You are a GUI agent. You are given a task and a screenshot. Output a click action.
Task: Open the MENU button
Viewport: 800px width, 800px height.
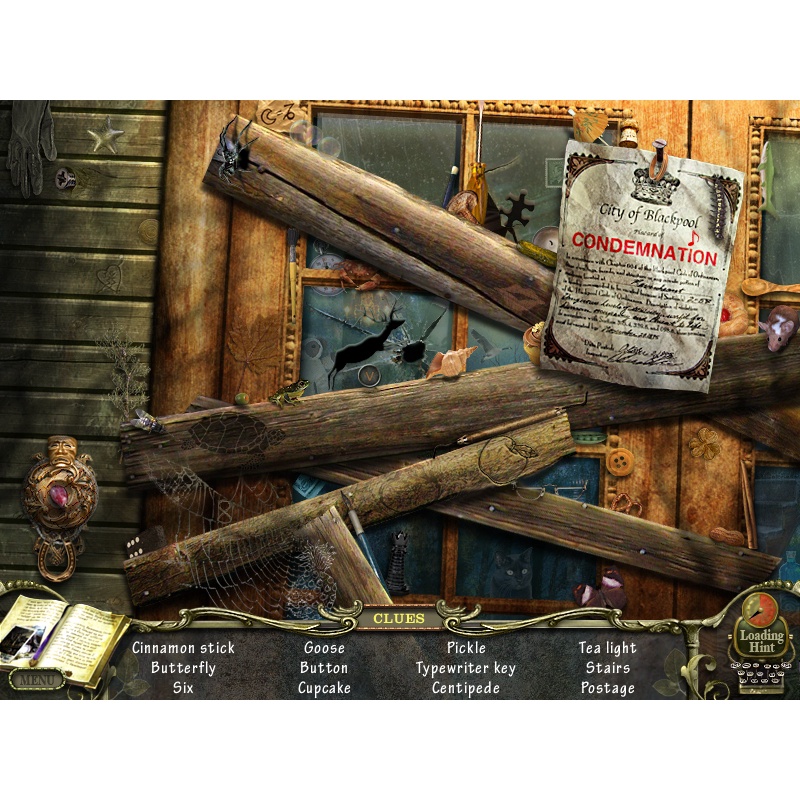click(36, 679)
